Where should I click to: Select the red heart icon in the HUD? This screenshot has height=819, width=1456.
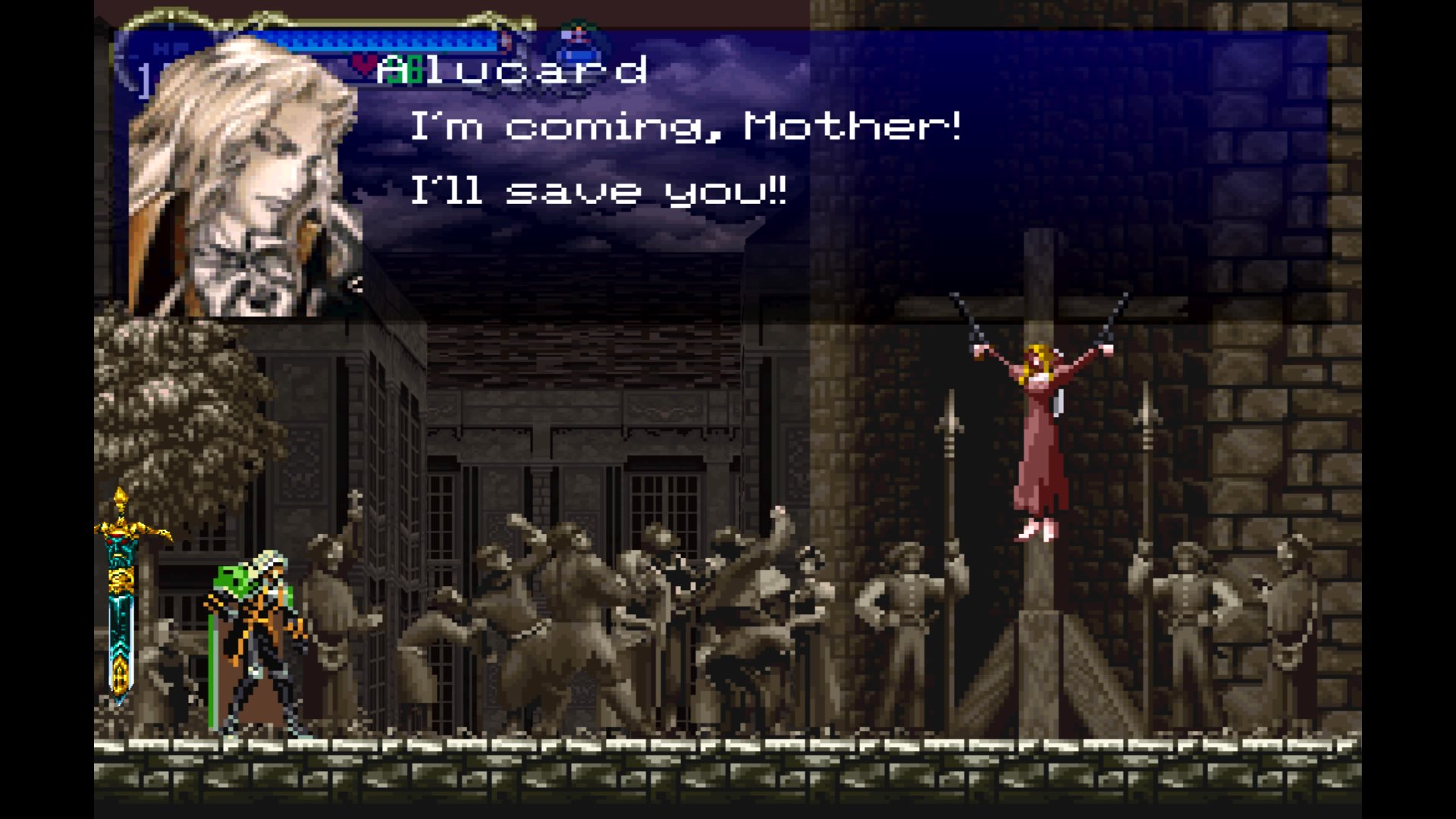(365, 66)
